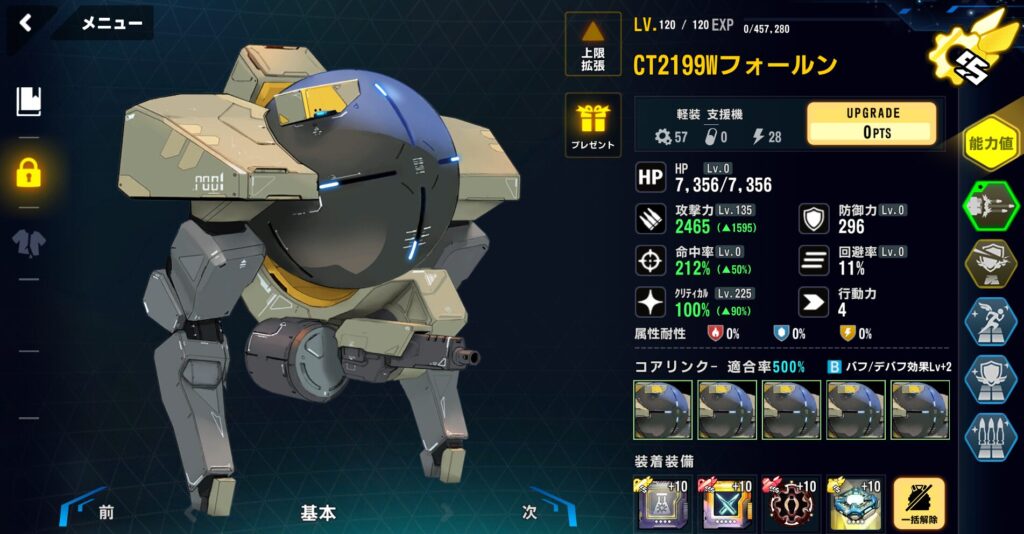Select the crossed swords equipment slot
This screenshot has width=1024, height=534.
click(x=727, y=503)
